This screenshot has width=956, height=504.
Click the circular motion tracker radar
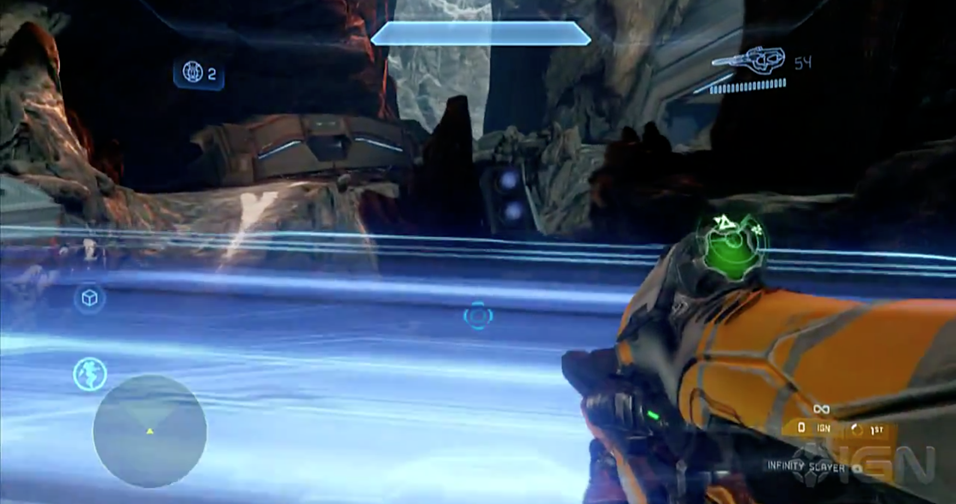(x=150, y=431)
